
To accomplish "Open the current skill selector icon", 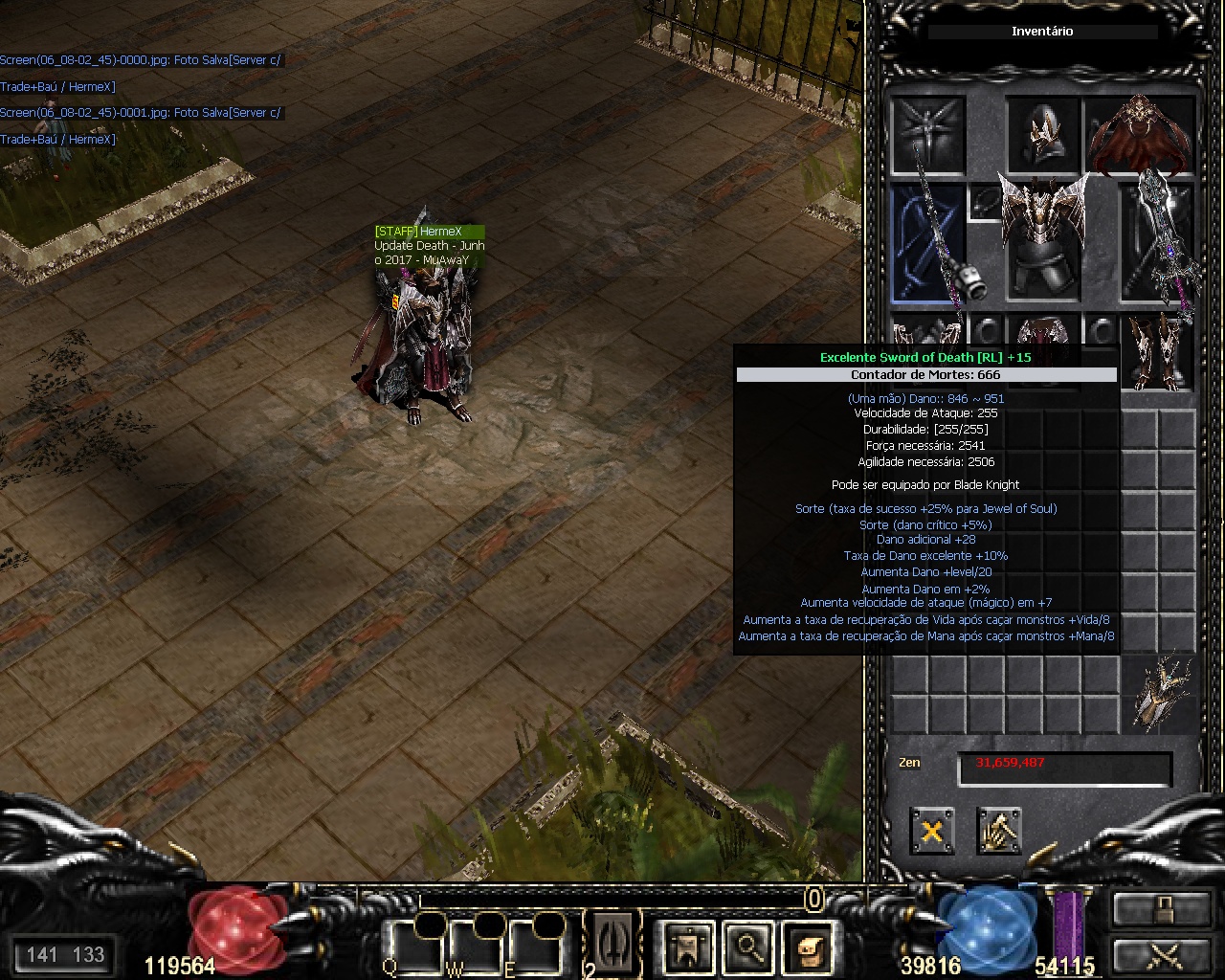I will click(x=613, y=943).
